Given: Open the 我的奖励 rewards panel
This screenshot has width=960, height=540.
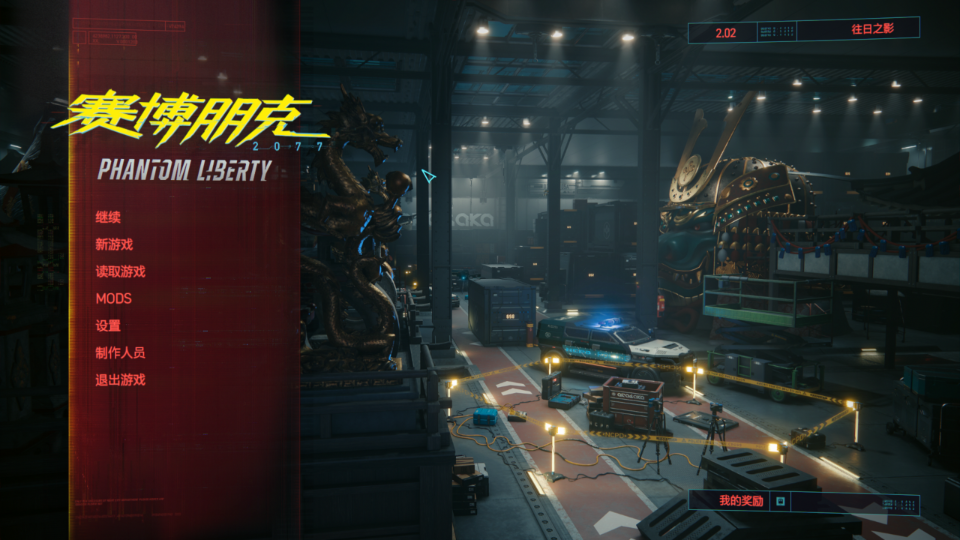Looking at the screenshot, I should [x=741, y=501].
